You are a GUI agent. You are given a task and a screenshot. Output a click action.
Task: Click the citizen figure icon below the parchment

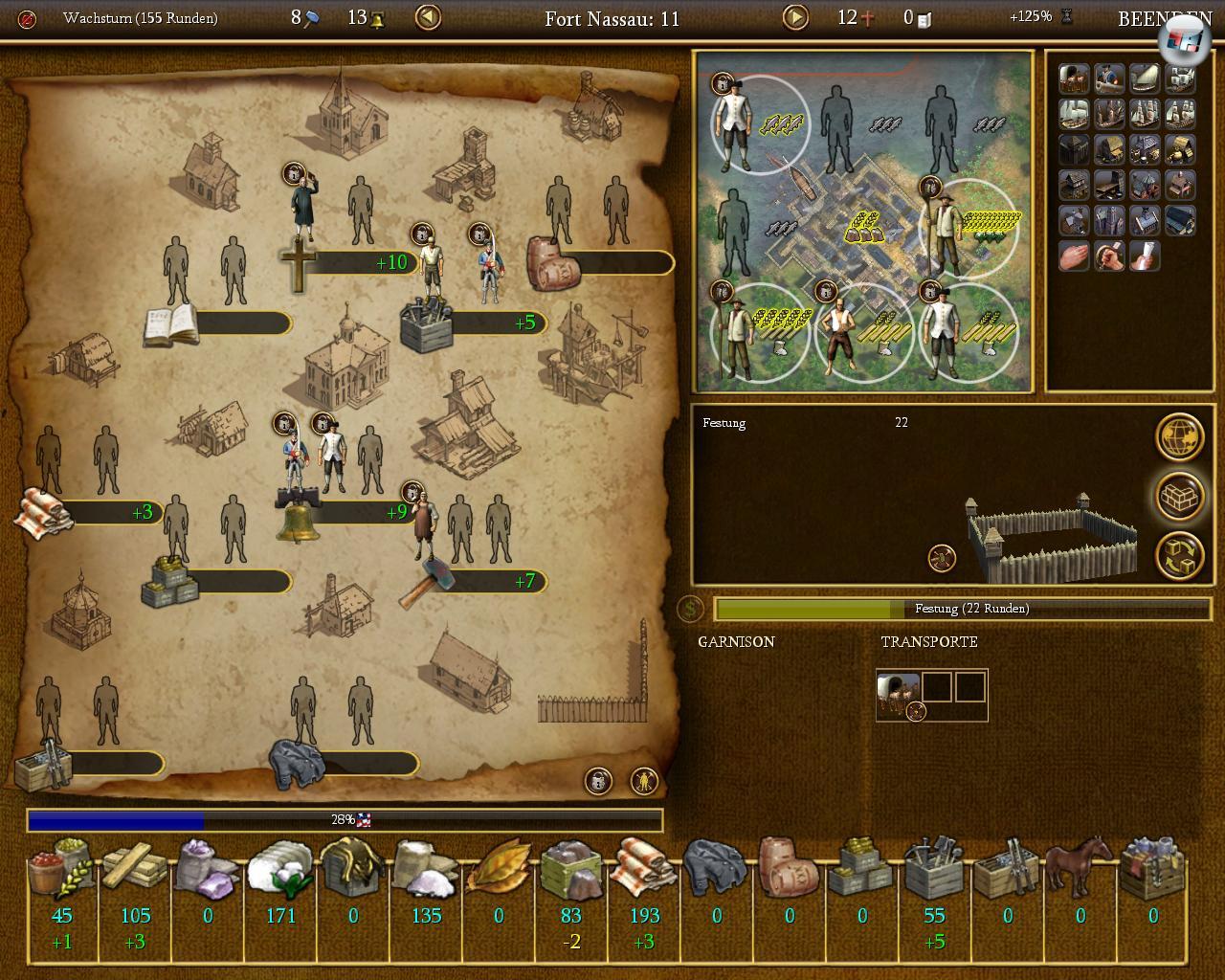coord(645,781)
